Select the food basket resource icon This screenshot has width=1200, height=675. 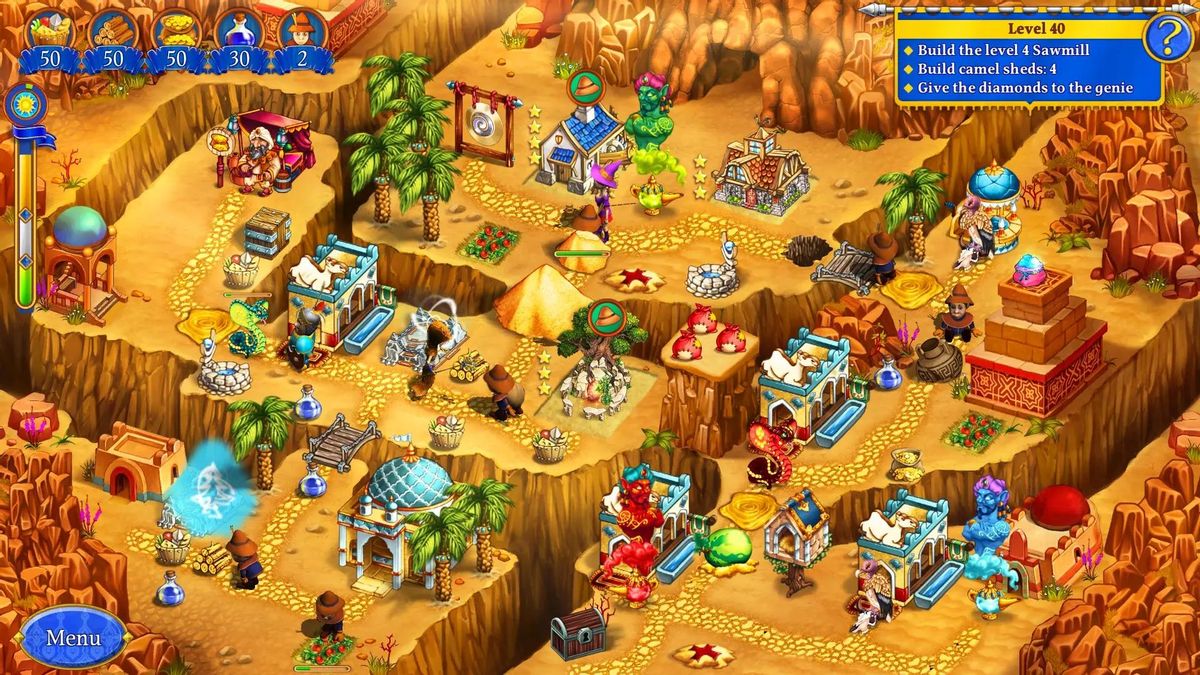pos(50,29)
